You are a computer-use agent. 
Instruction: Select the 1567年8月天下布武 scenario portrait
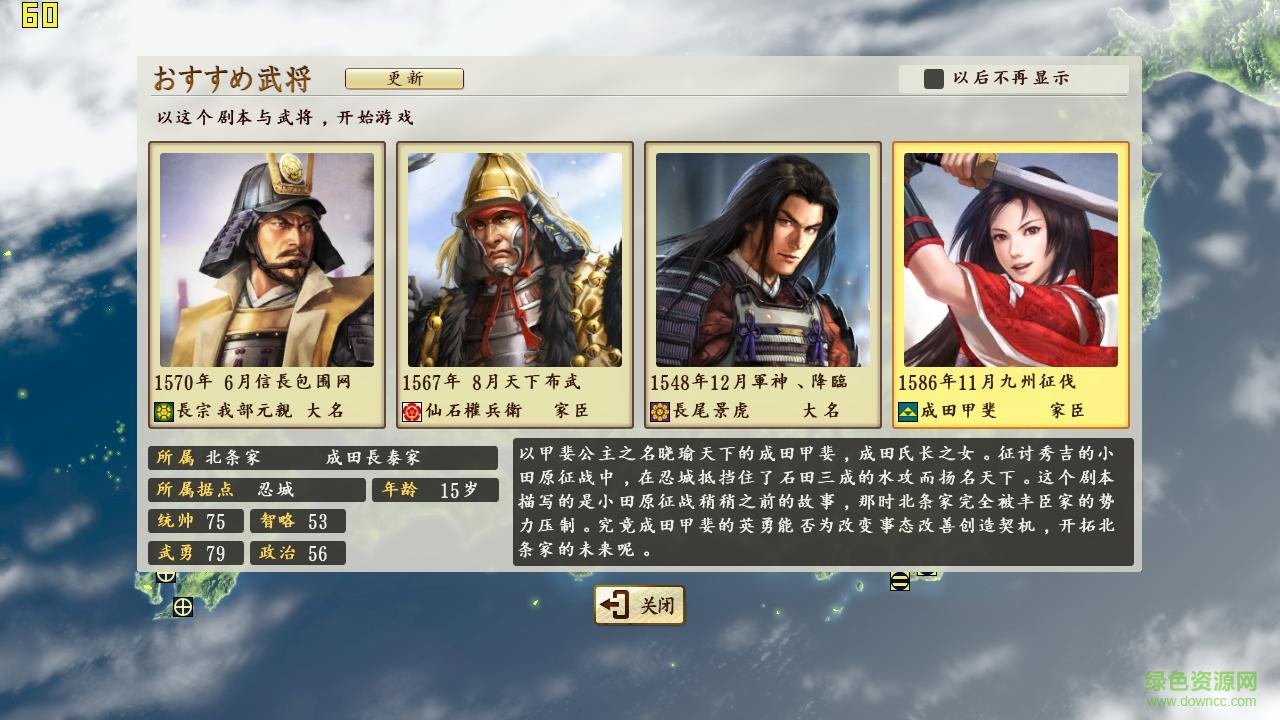(513, 260)
